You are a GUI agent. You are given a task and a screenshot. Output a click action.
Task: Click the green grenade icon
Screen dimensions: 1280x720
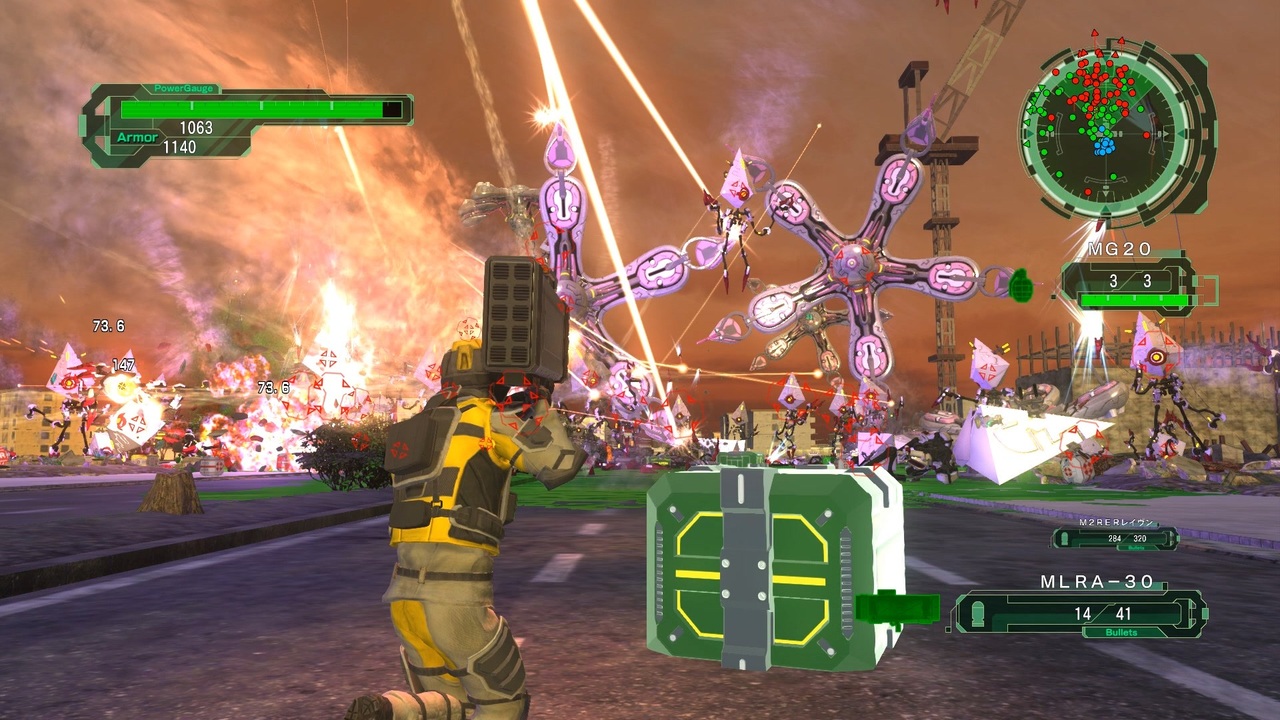click(x=1020, y=285)
